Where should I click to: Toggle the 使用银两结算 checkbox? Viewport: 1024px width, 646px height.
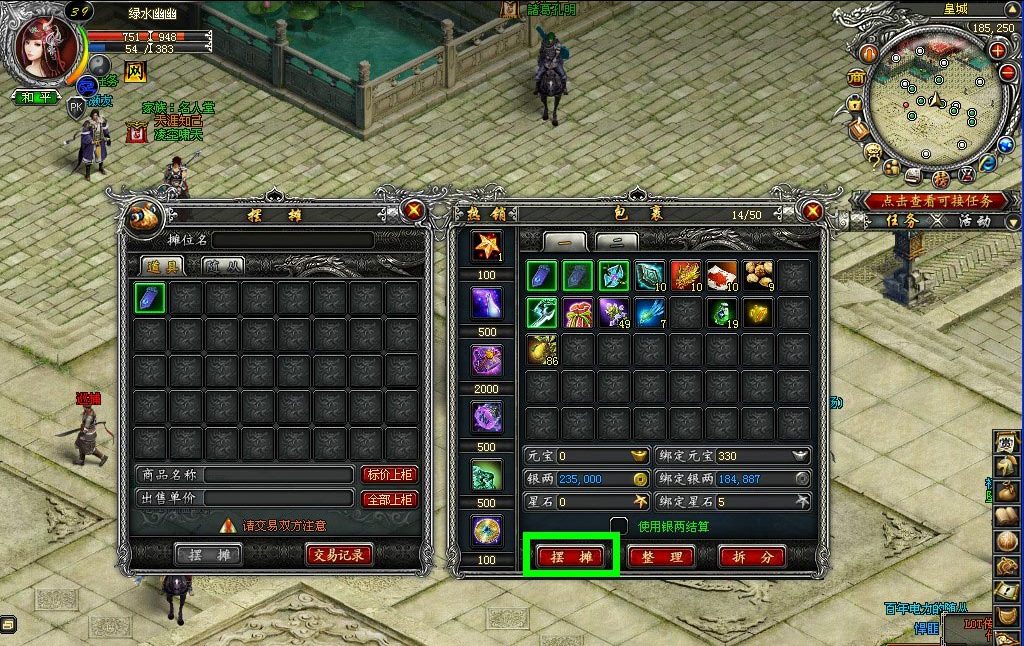(619, 525)
